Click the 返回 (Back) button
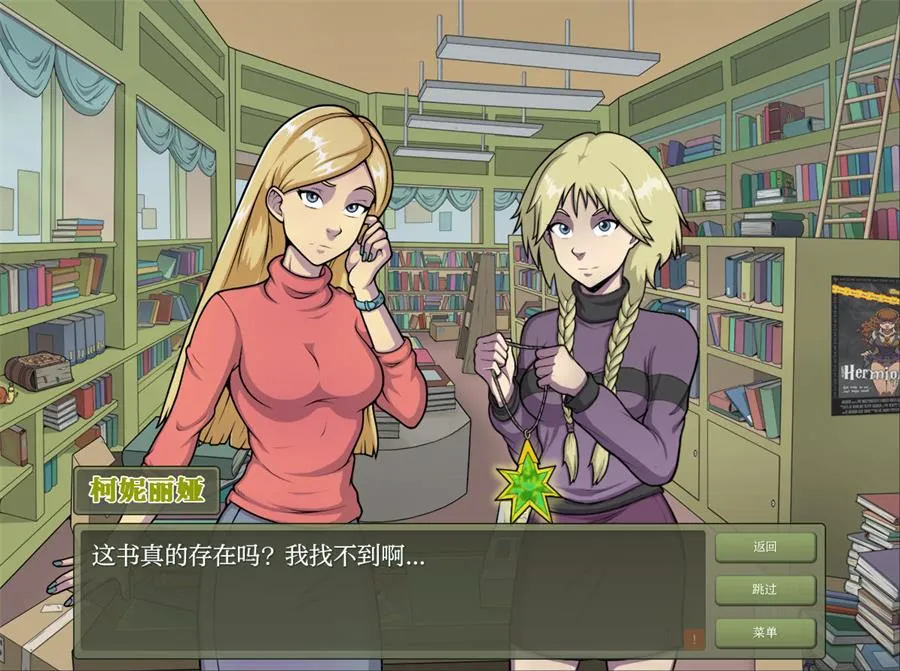Viewport: 900px width, 671px height. pos(765,547)
